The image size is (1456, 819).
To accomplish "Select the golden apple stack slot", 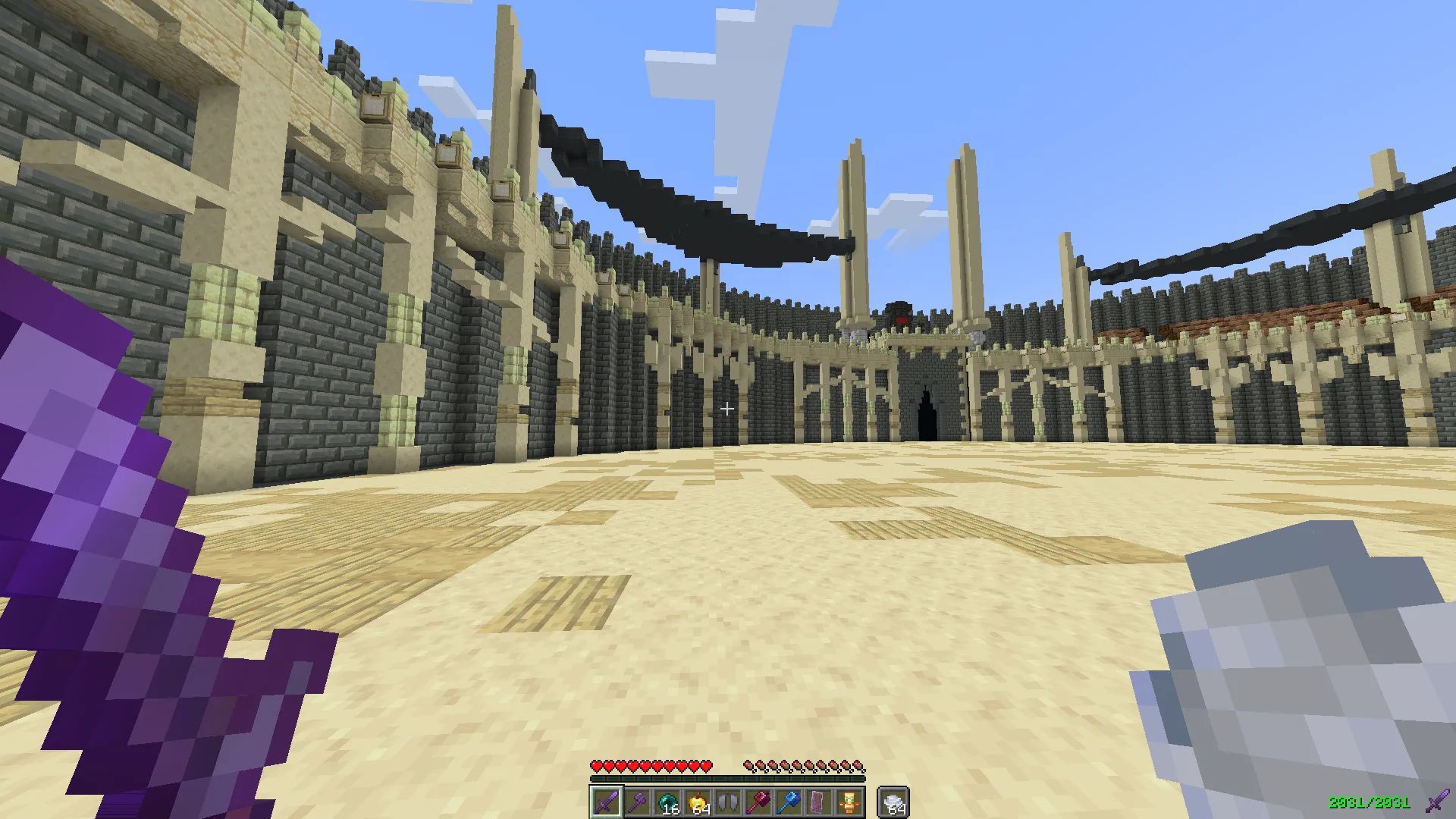I will point(698,802).
